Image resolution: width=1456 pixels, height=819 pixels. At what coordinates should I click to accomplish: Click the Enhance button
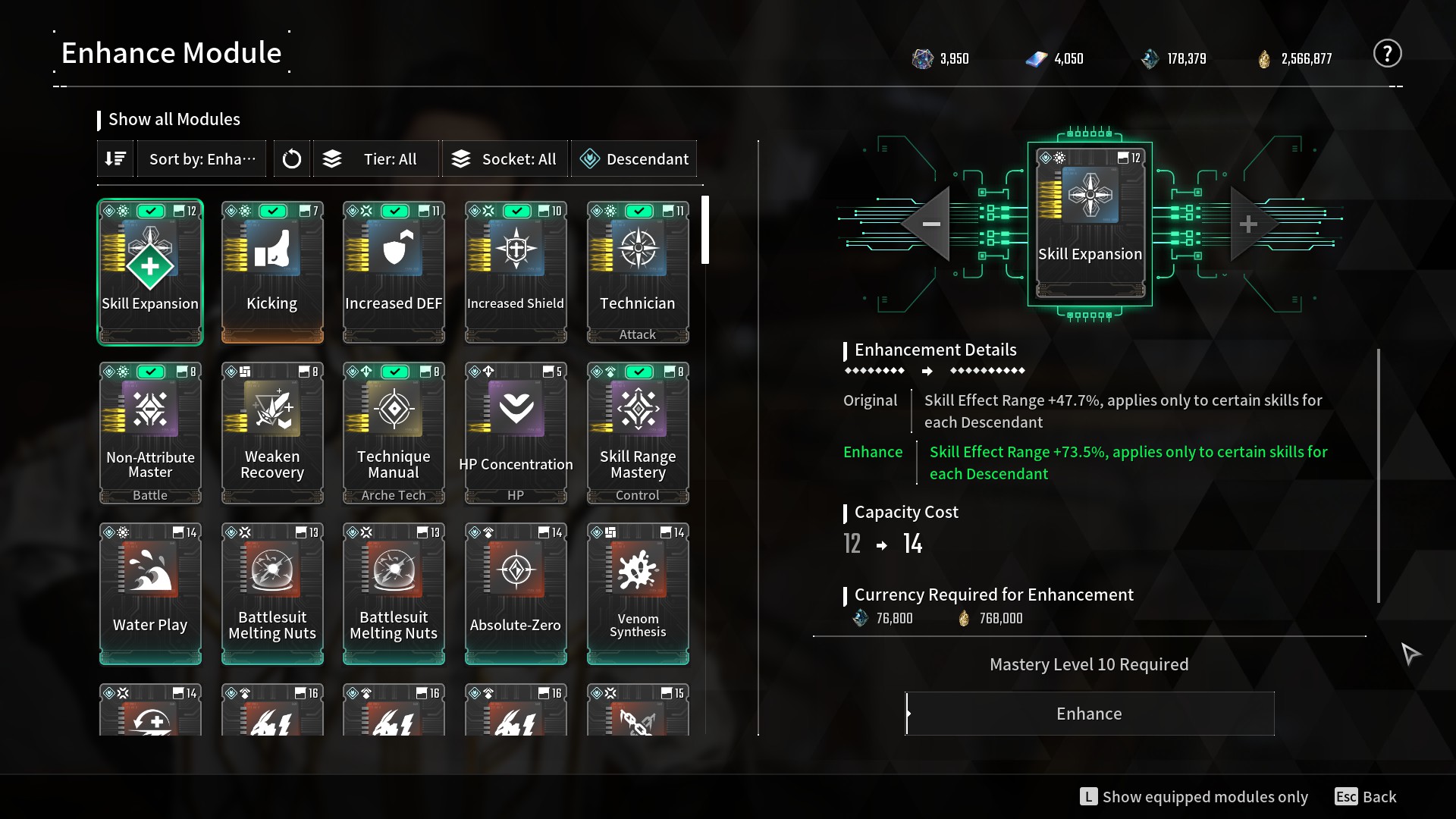[x=1089, y=714]
